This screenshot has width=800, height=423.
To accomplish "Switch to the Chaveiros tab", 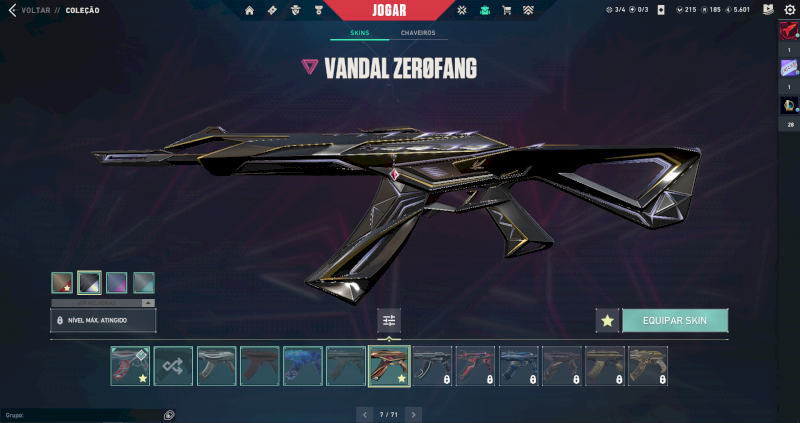I will tap(418, 33).
